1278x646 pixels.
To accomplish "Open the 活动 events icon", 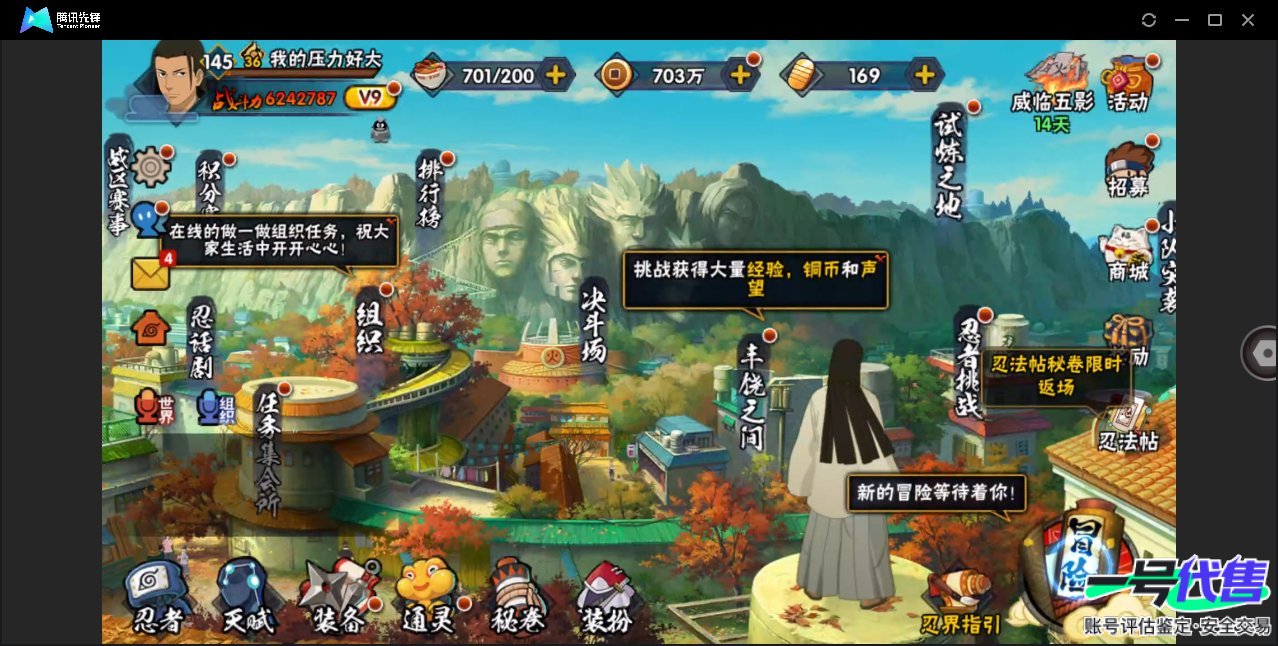I will (1127, 83).
